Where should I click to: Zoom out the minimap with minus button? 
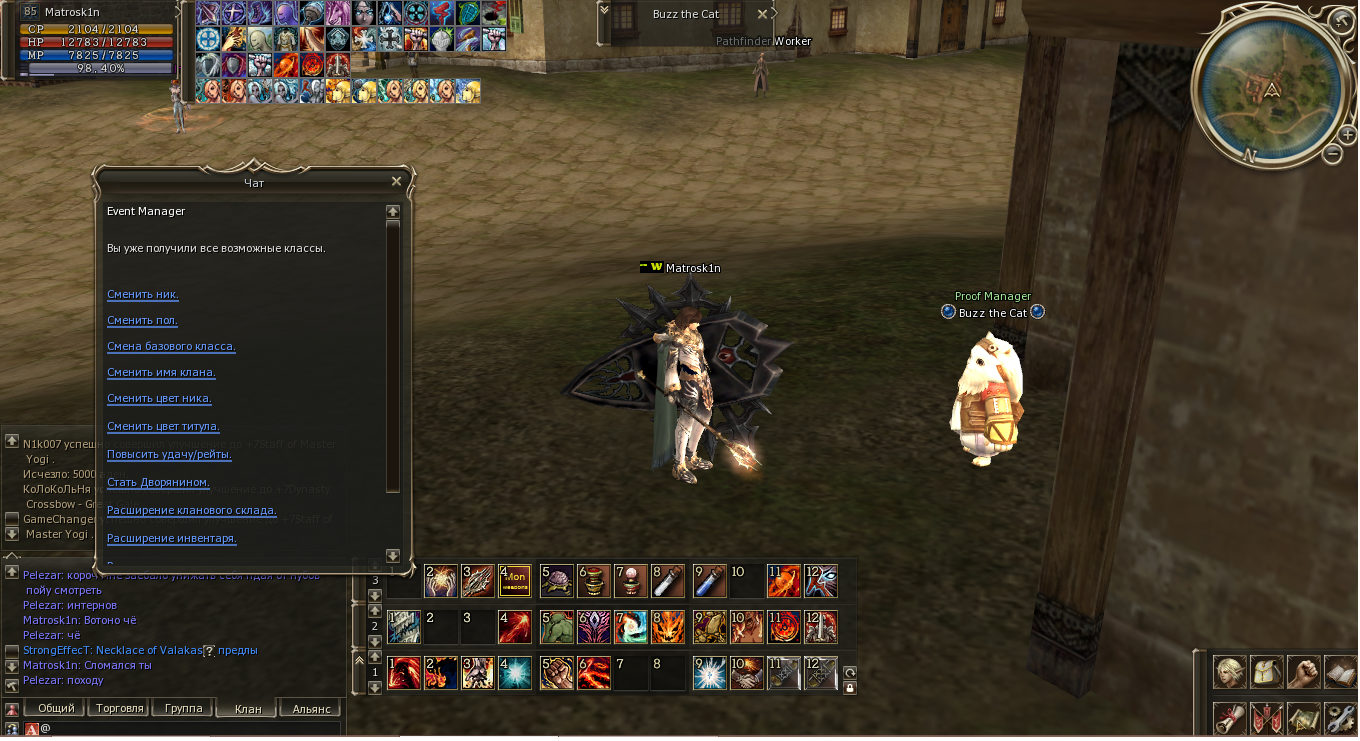click(1333, 153)
